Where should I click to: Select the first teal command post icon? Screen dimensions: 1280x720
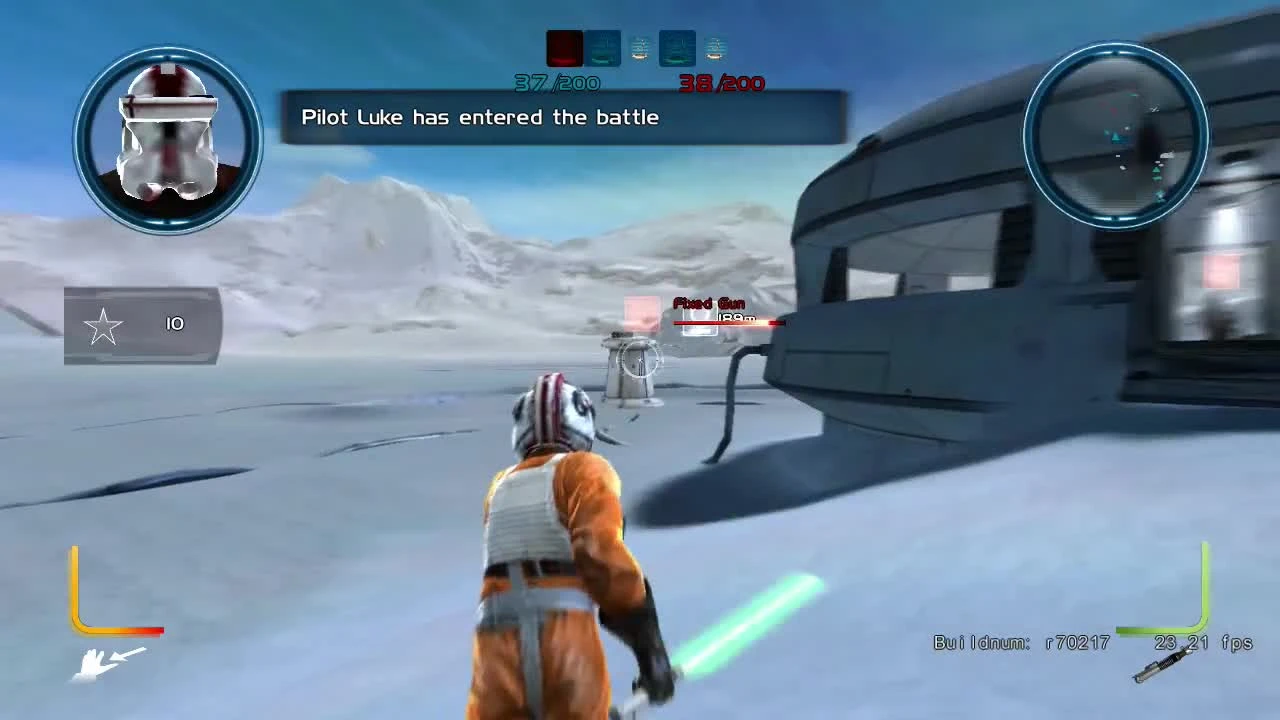pyautogui.click(x=603, y=47)
